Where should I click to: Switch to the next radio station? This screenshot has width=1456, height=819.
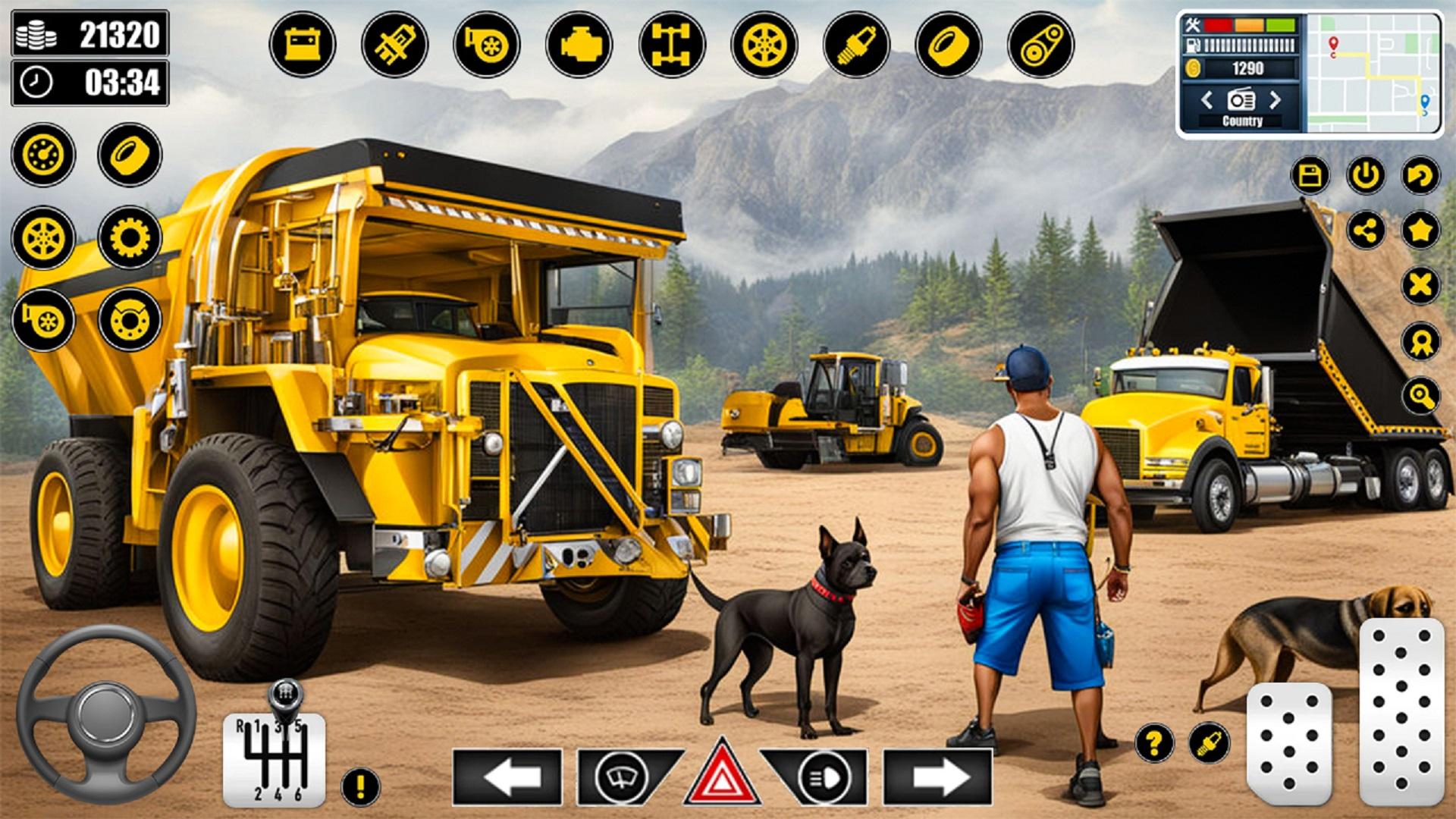[x=1276, y=99]
